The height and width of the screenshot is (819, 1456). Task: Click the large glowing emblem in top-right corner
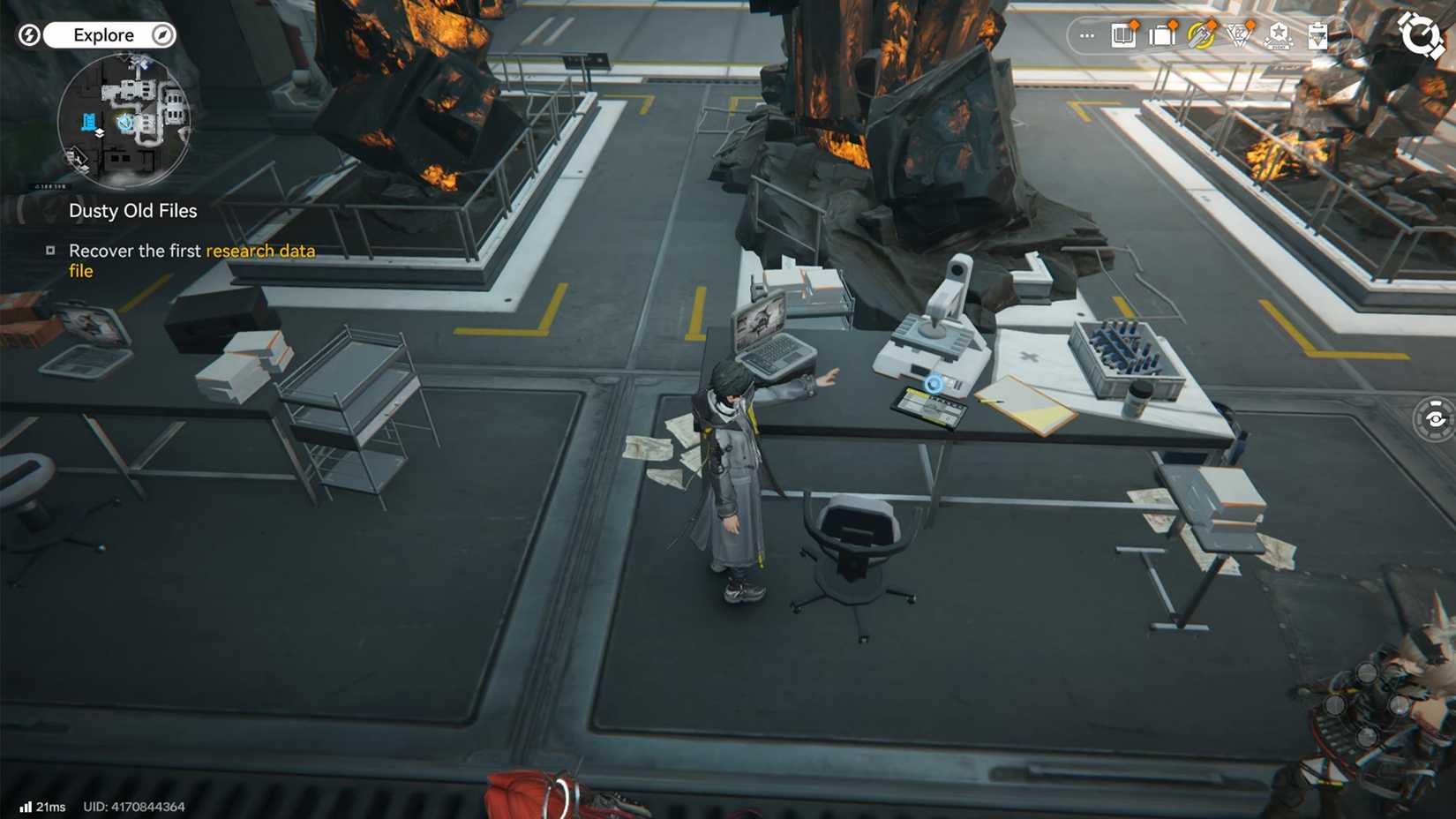pos(1421,37)
